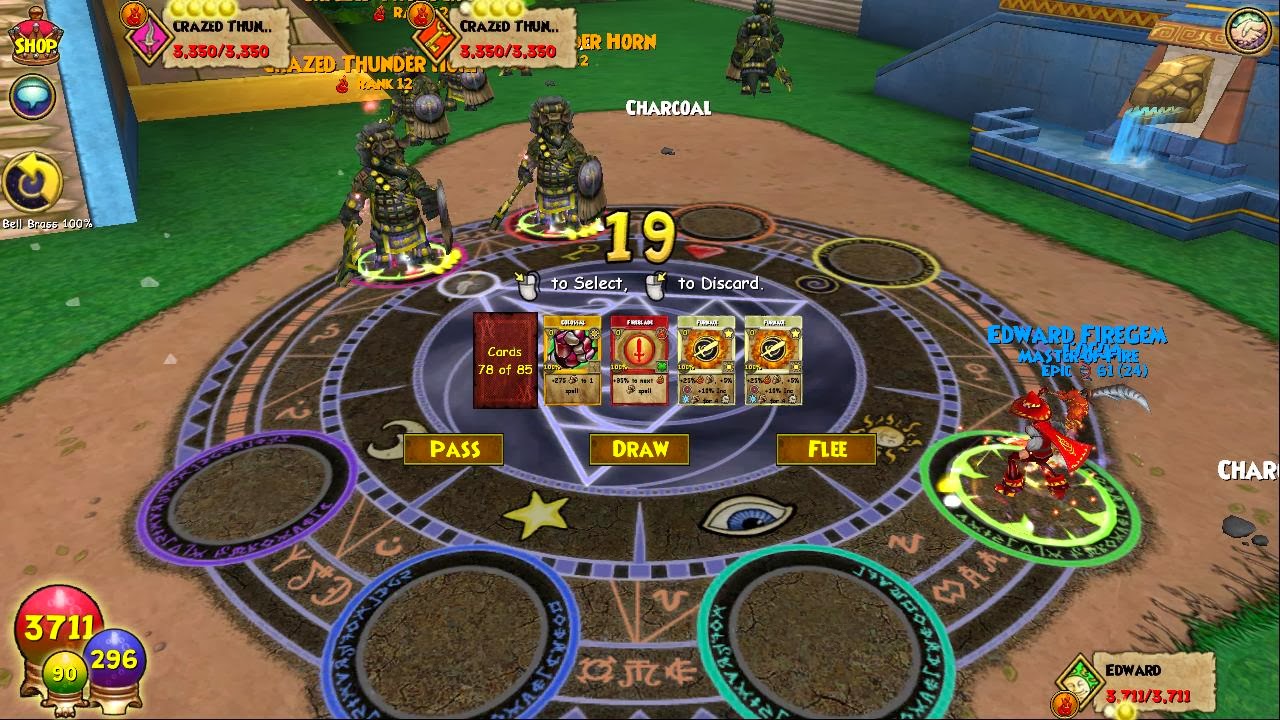Click the red deck showing Cards 78 of 85

click(505, 360)
